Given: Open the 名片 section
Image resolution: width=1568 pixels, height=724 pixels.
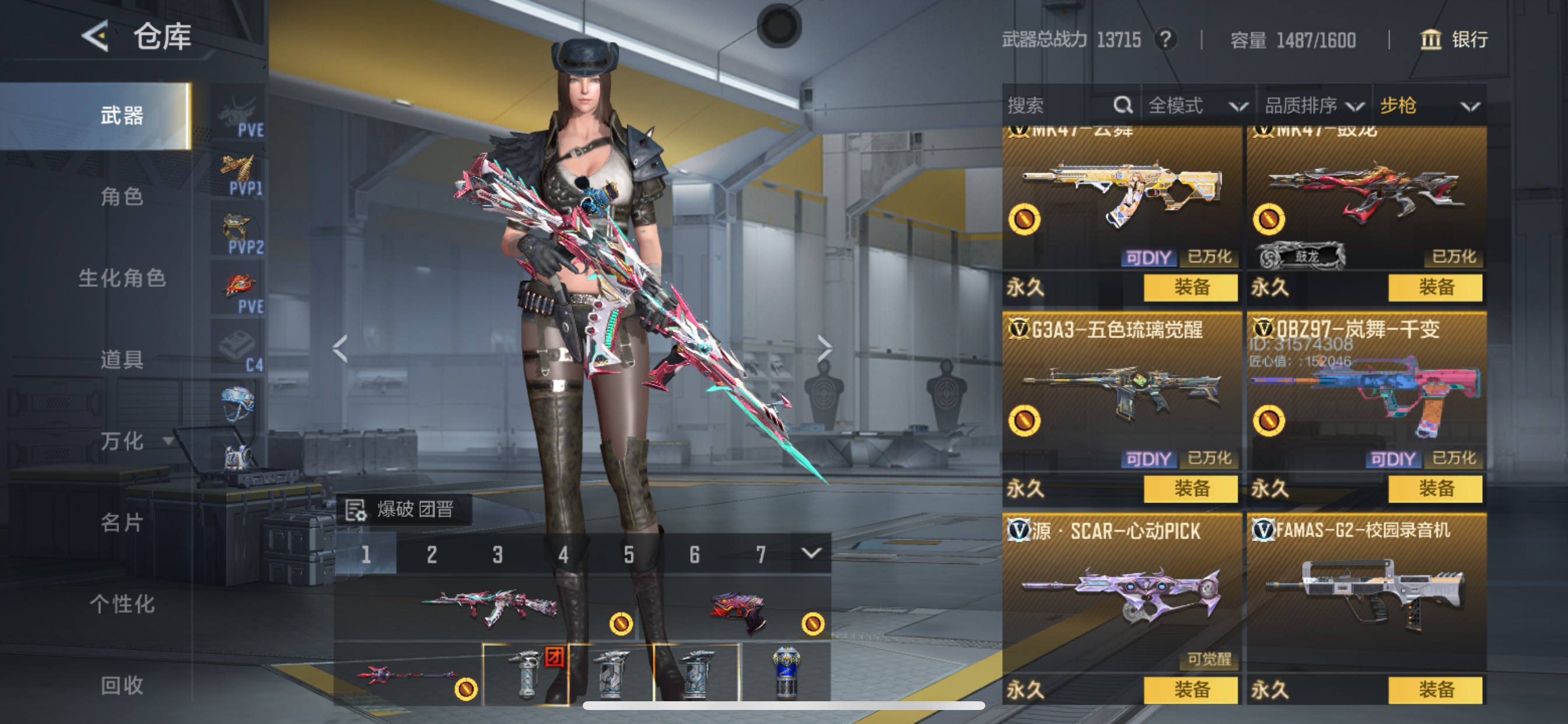Looking at the screenshot, I should point(122,523).
